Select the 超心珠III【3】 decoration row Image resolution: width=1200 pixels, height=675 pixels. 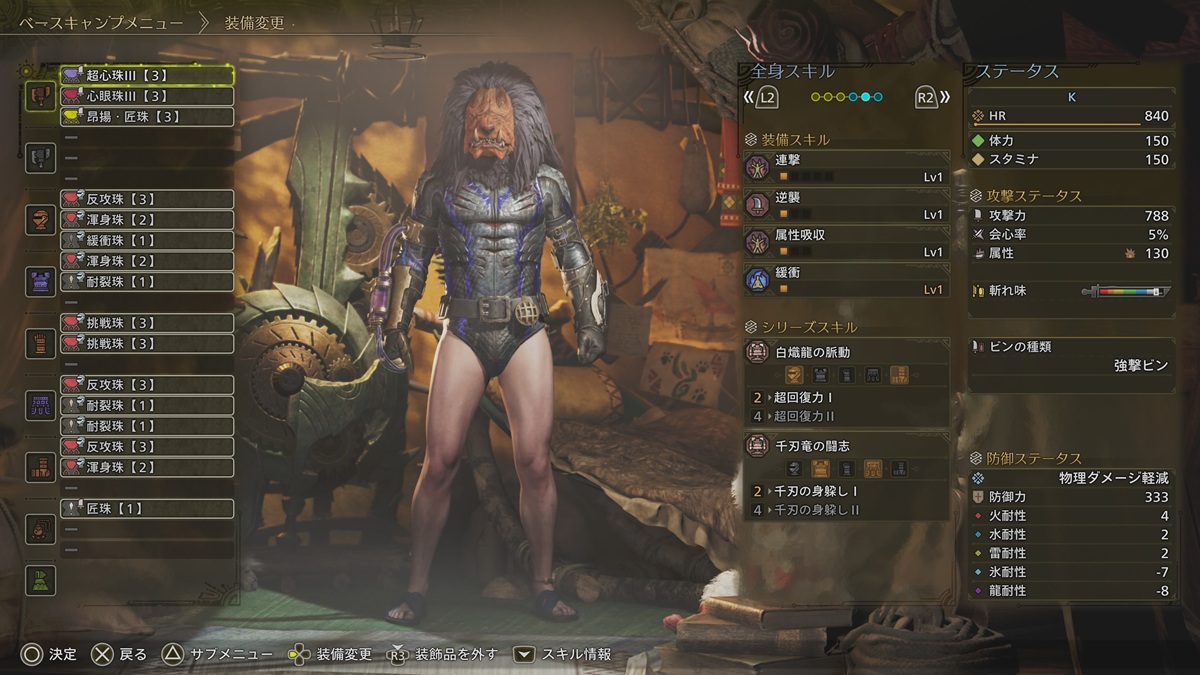tap(147, 75)
